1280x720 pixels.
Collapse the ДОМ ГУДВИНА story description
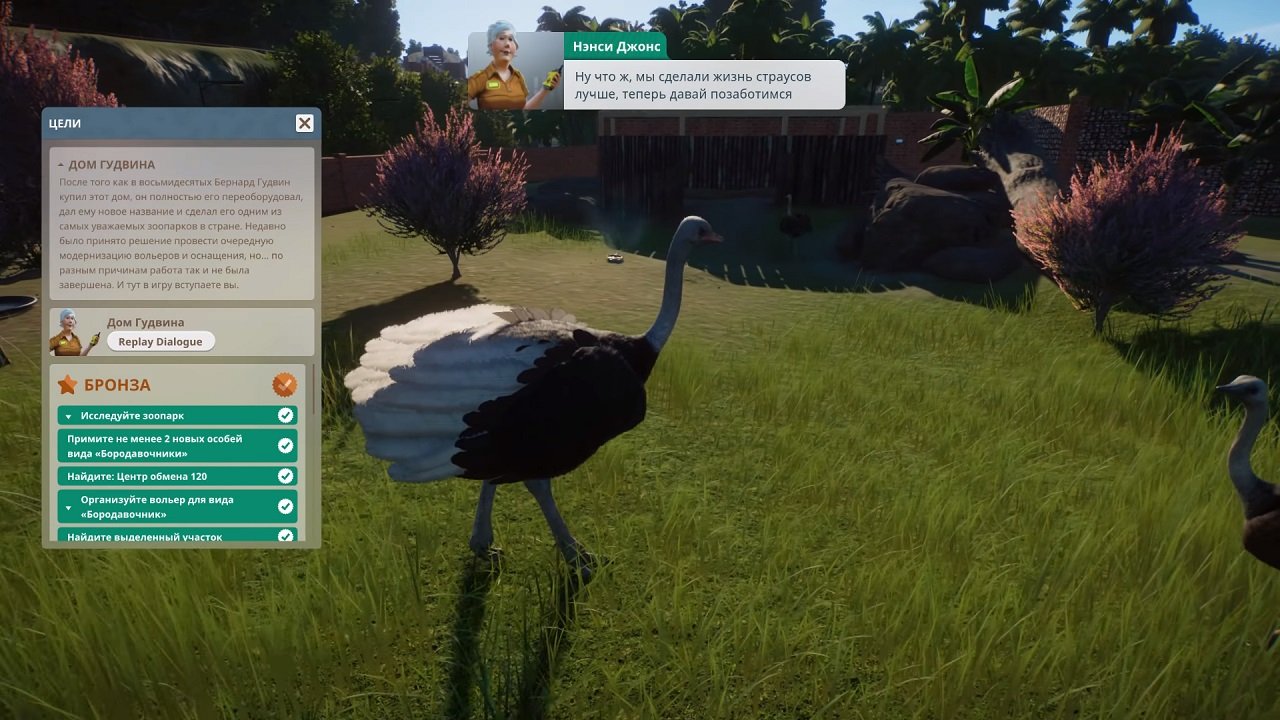click(62, 163)
